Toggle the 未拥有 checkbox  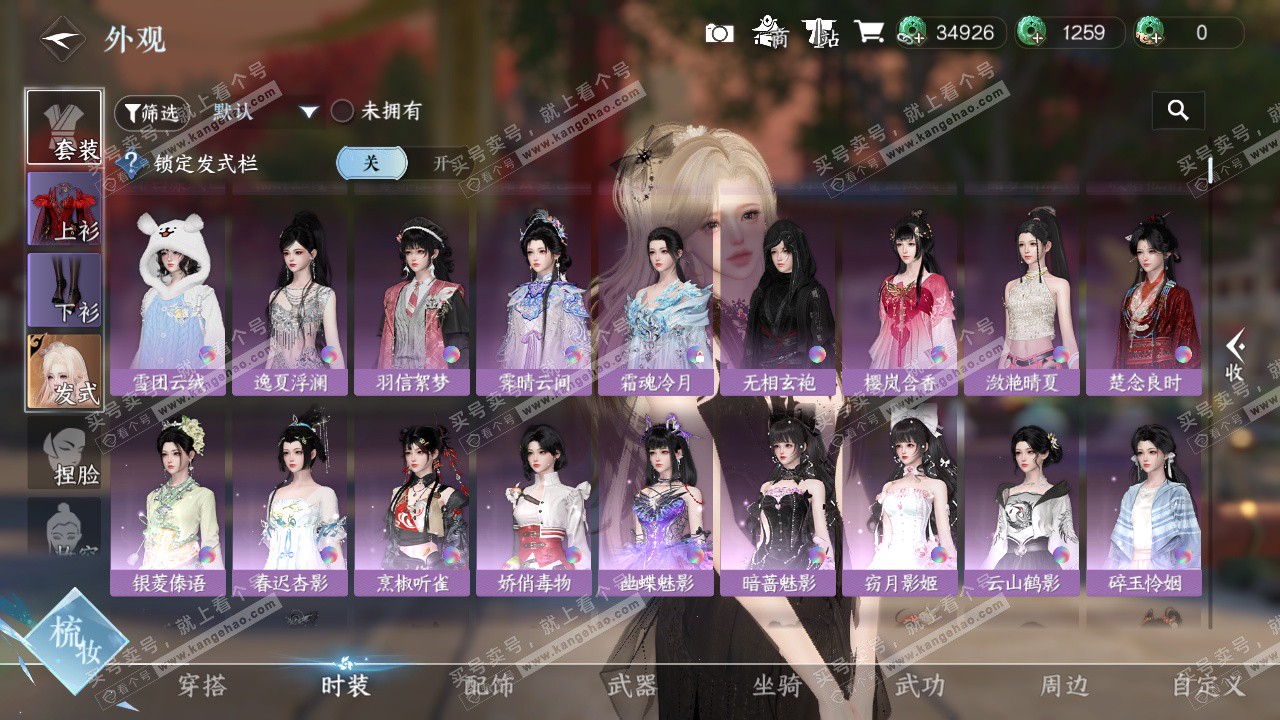pyautogui.click(x=342, y=111)
